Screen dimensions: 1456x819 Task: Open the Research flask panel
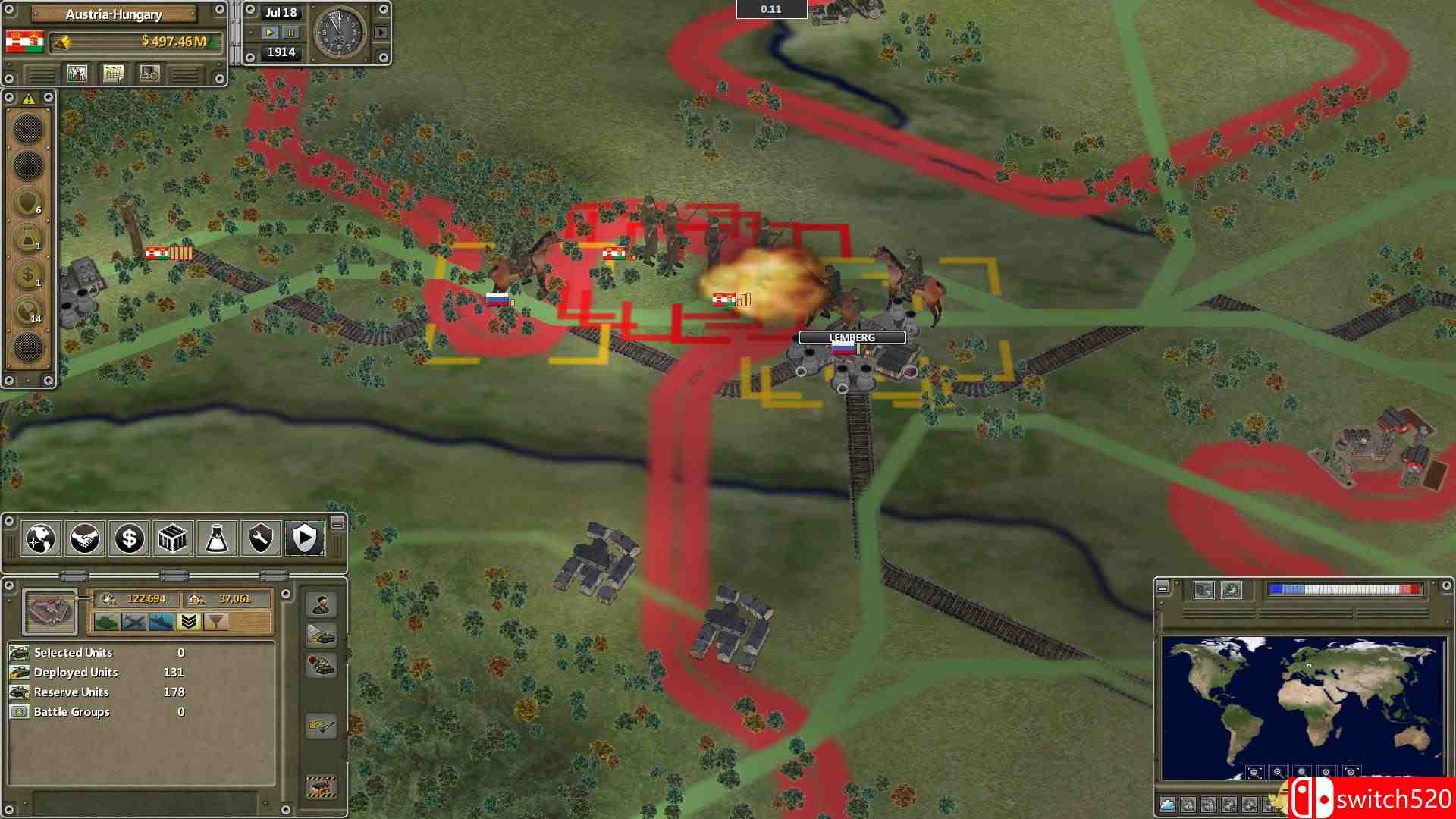216,539
